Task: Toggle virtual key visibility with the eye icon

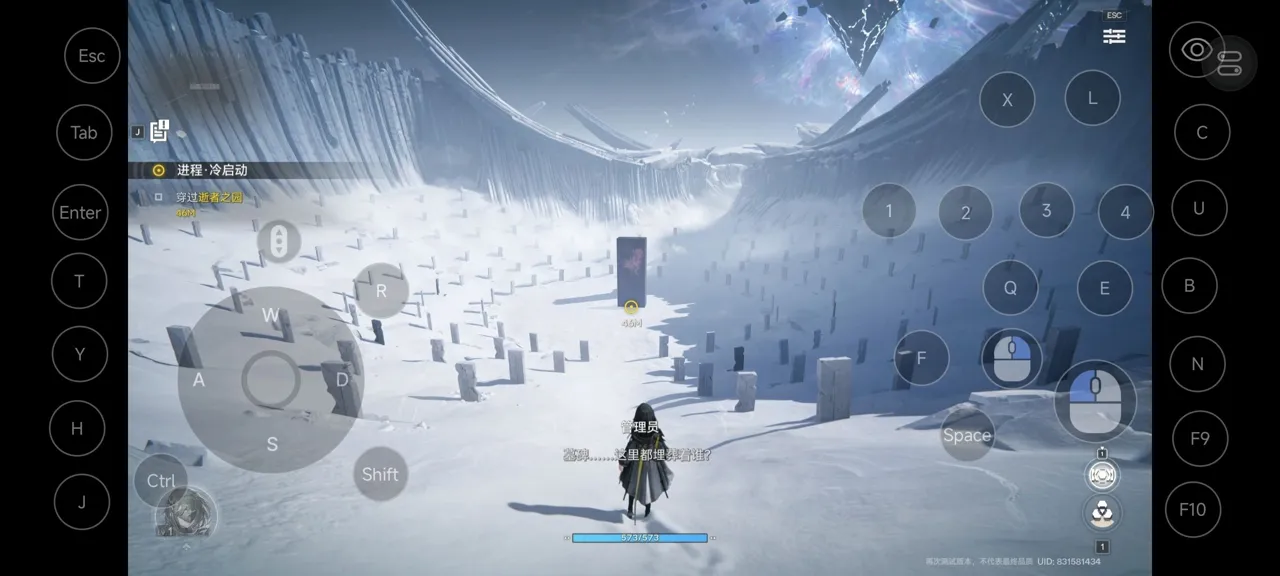Action: (x=1195, y=50)
